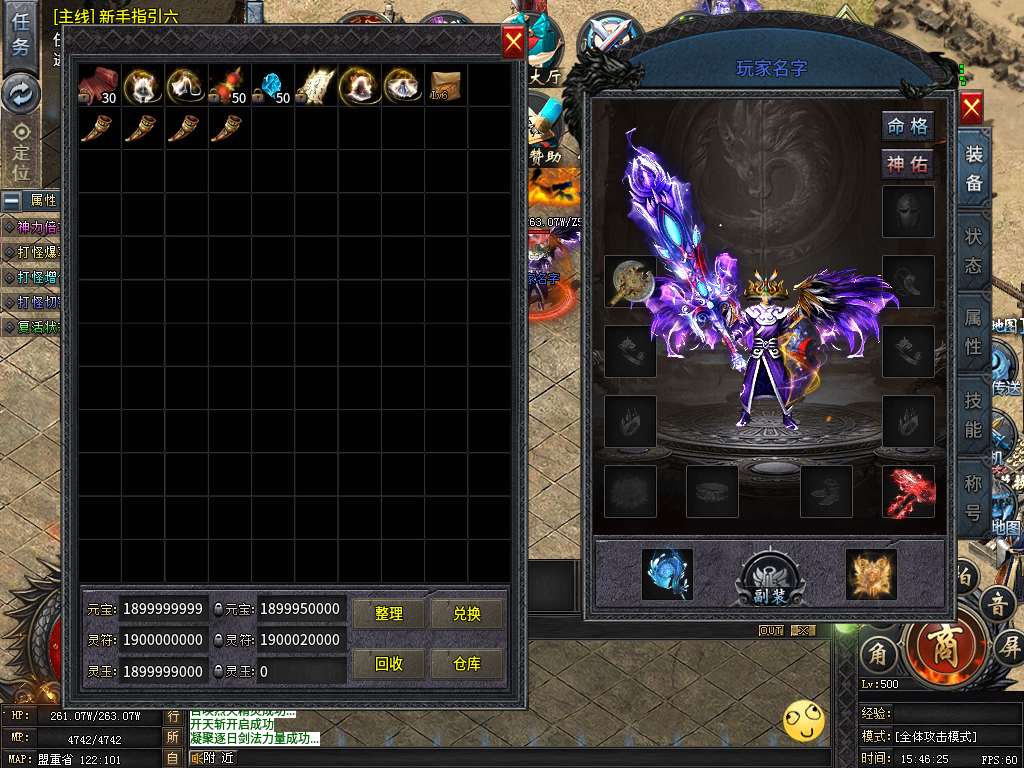Screen dimensions: 1024x768
Task: Switch to the 称号 tab
Action: tap(973, 499)
